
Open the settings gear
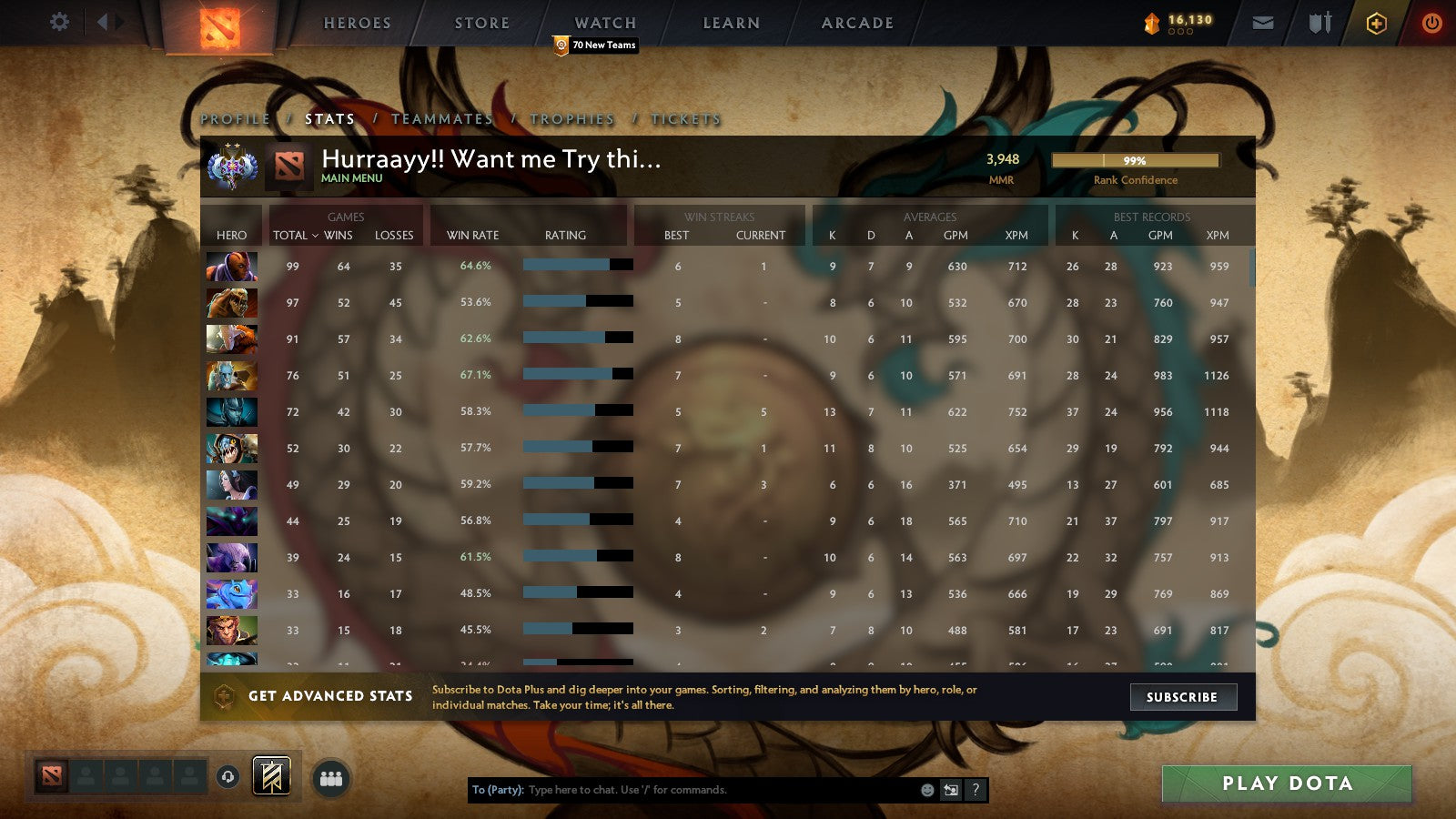click(x=60, y=23)
